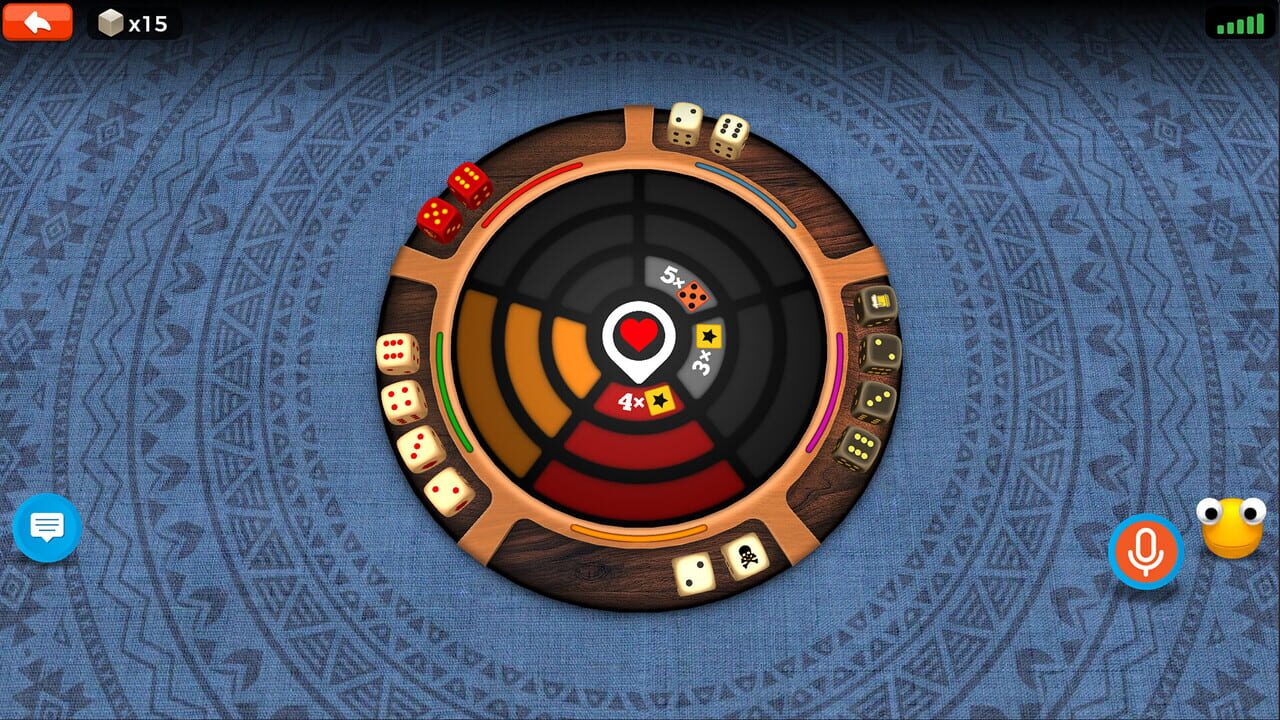Open the chat message panel
Image resolution: width=1280 pixels, height=720 pixels.
(x=46, y=529)
